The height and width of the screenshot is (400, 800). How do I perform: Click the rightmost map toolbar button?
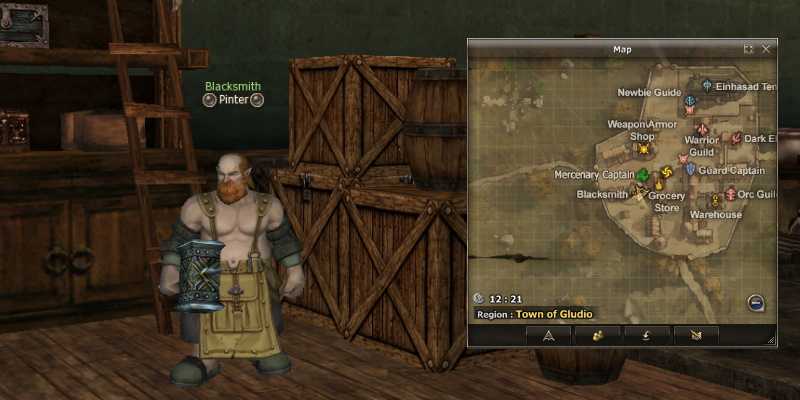coord(696,334)
